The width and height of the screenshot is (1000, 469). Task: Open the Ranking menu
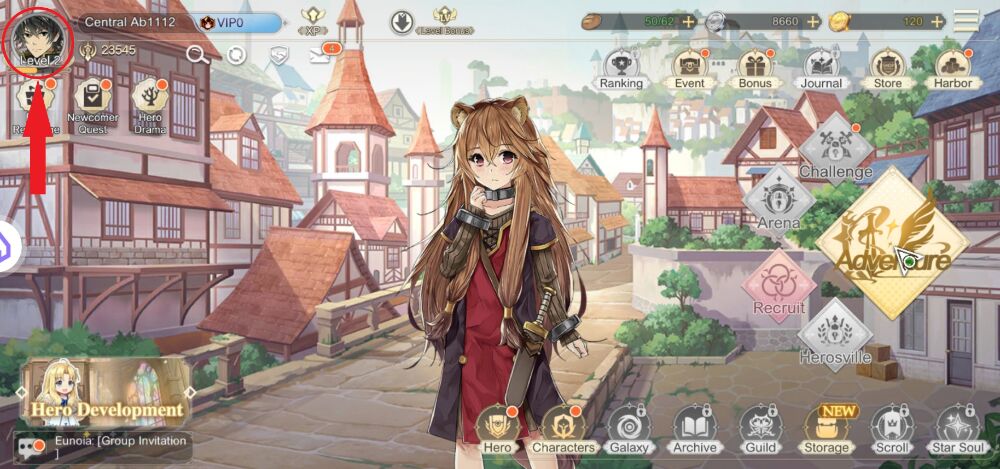[621, 68]
